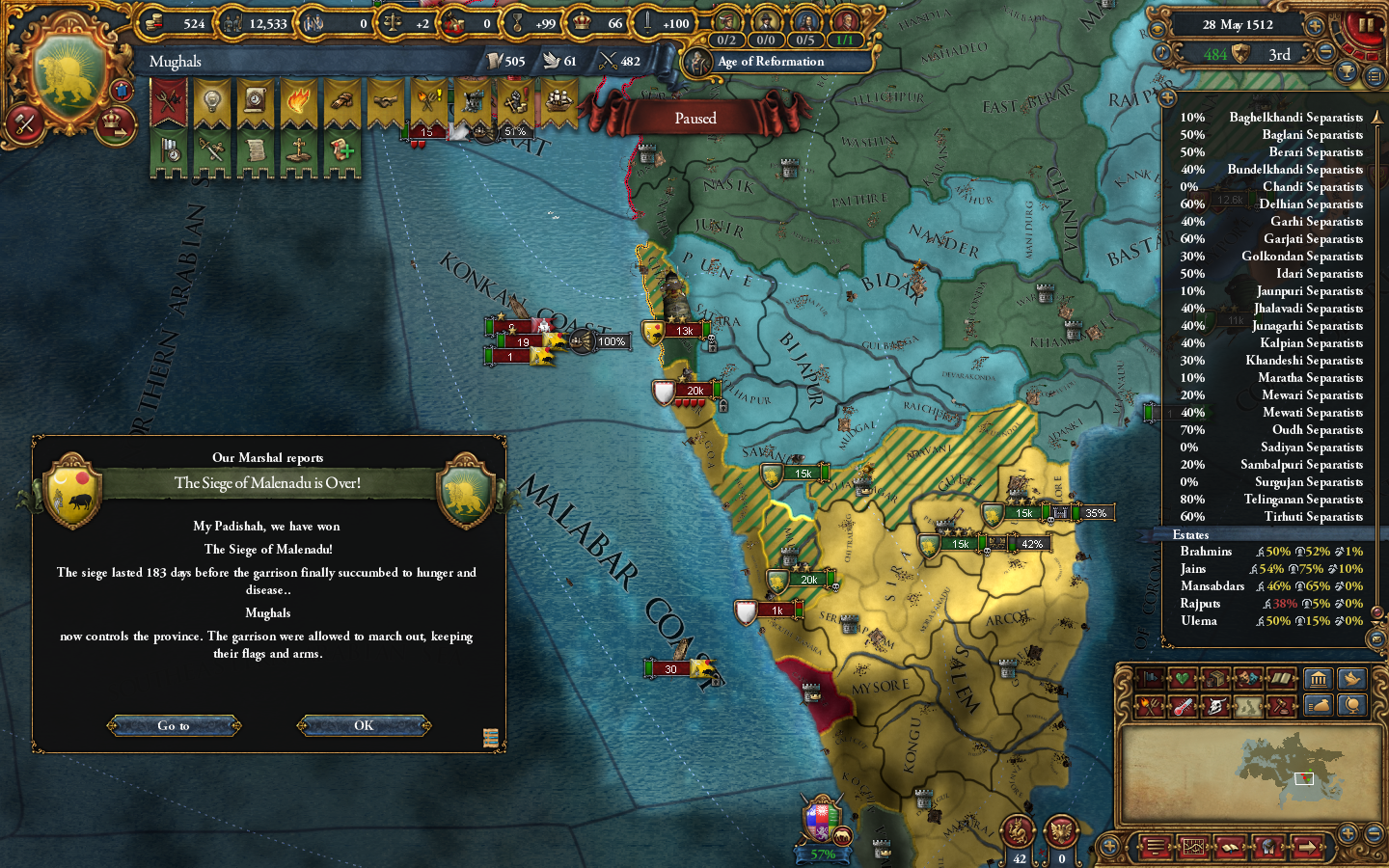The image size is (1389, 868).
Task: Switch to religious map mode (book icon)
Action: pos(1281,679)
